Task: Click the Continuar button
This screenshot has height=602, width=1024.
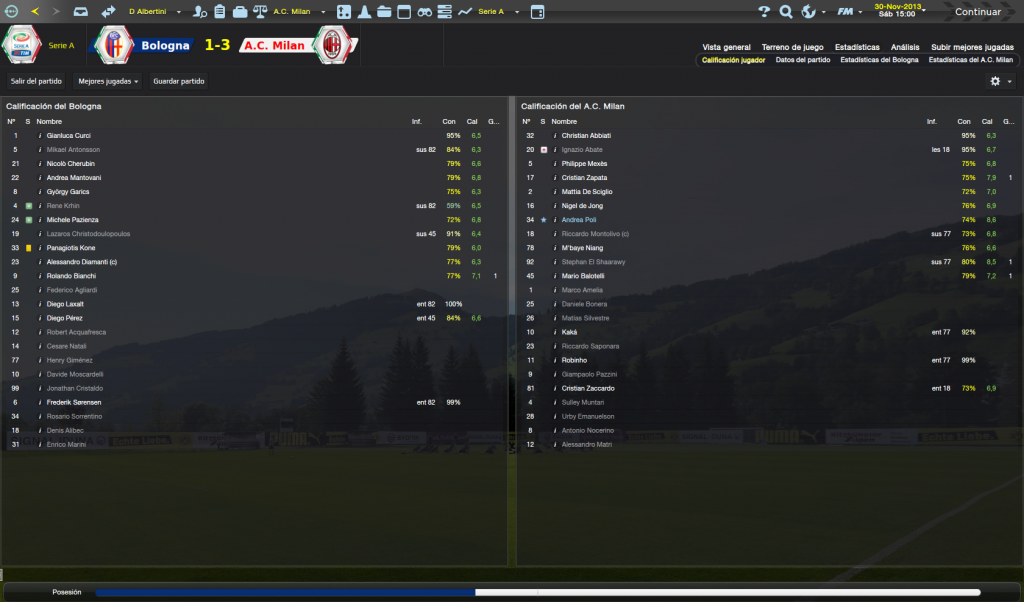Action: 977,12
